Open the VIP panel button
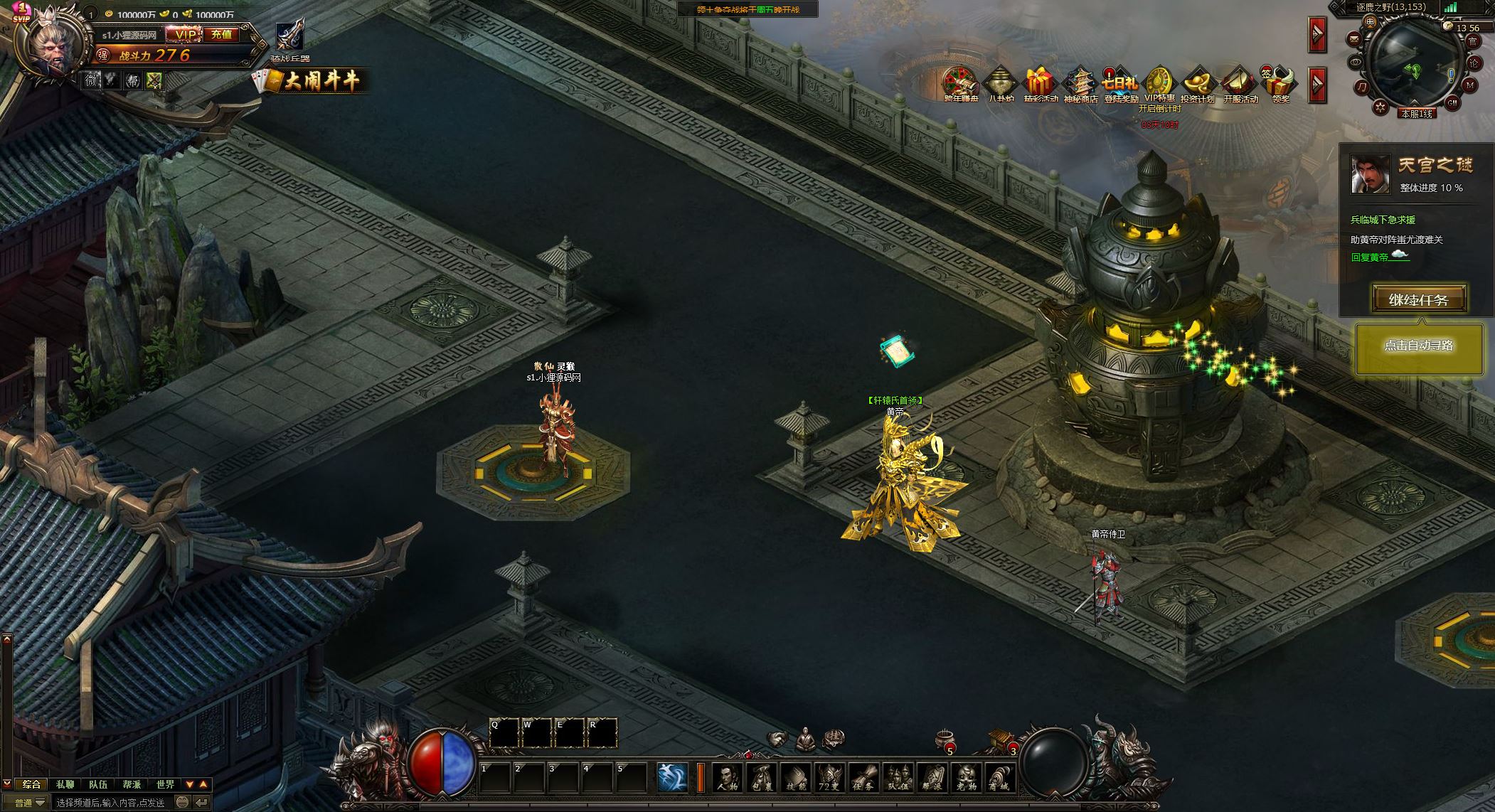The image size is (1495, 812). click(x=186, y=34)
